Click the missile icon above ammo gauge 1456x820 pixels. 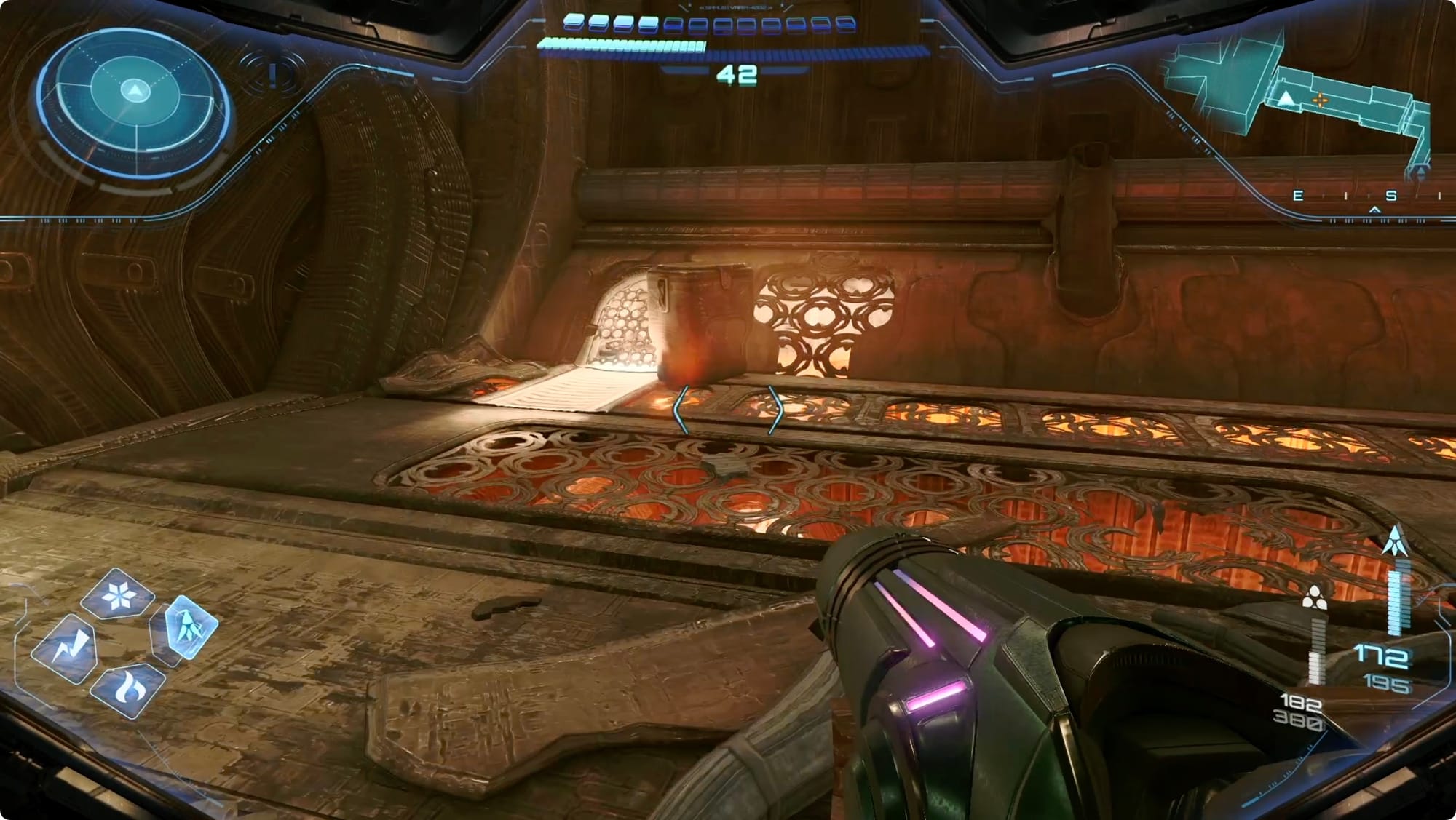pyautogui.click(x=1395, y=541)
